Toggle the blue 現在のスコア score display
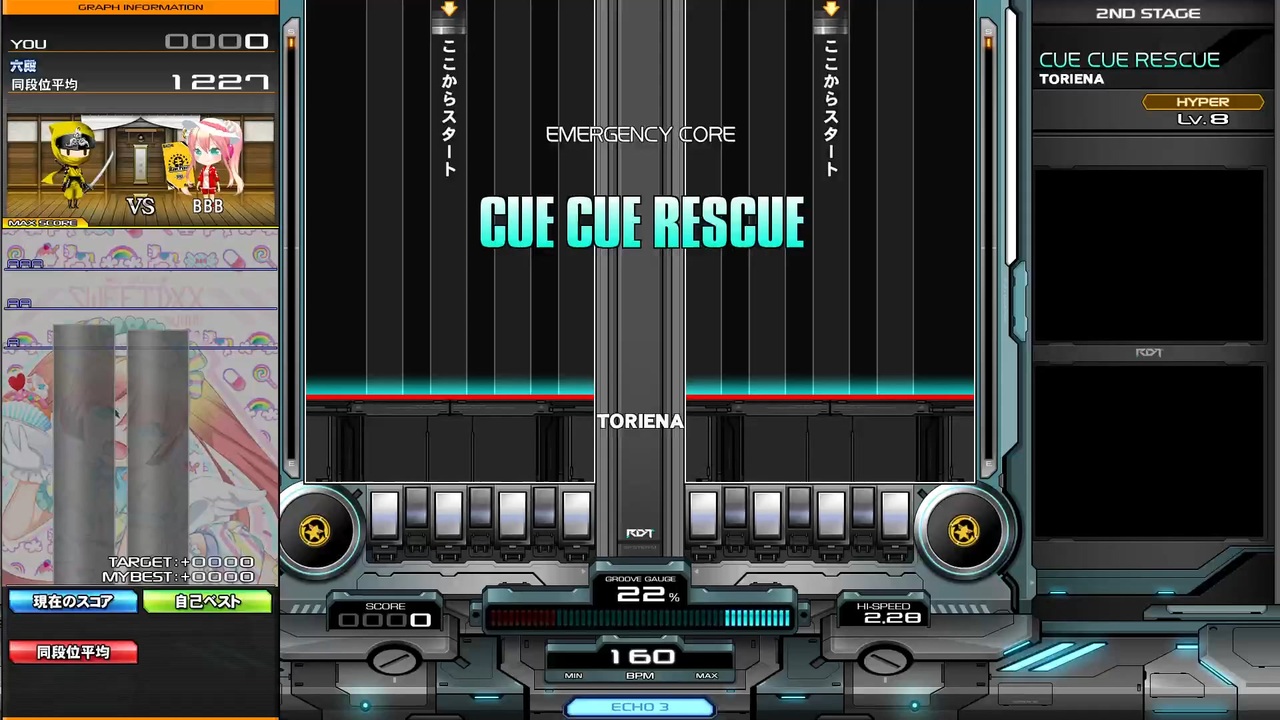This screenshot has height=720, width=1280. (x=72, y=601)
